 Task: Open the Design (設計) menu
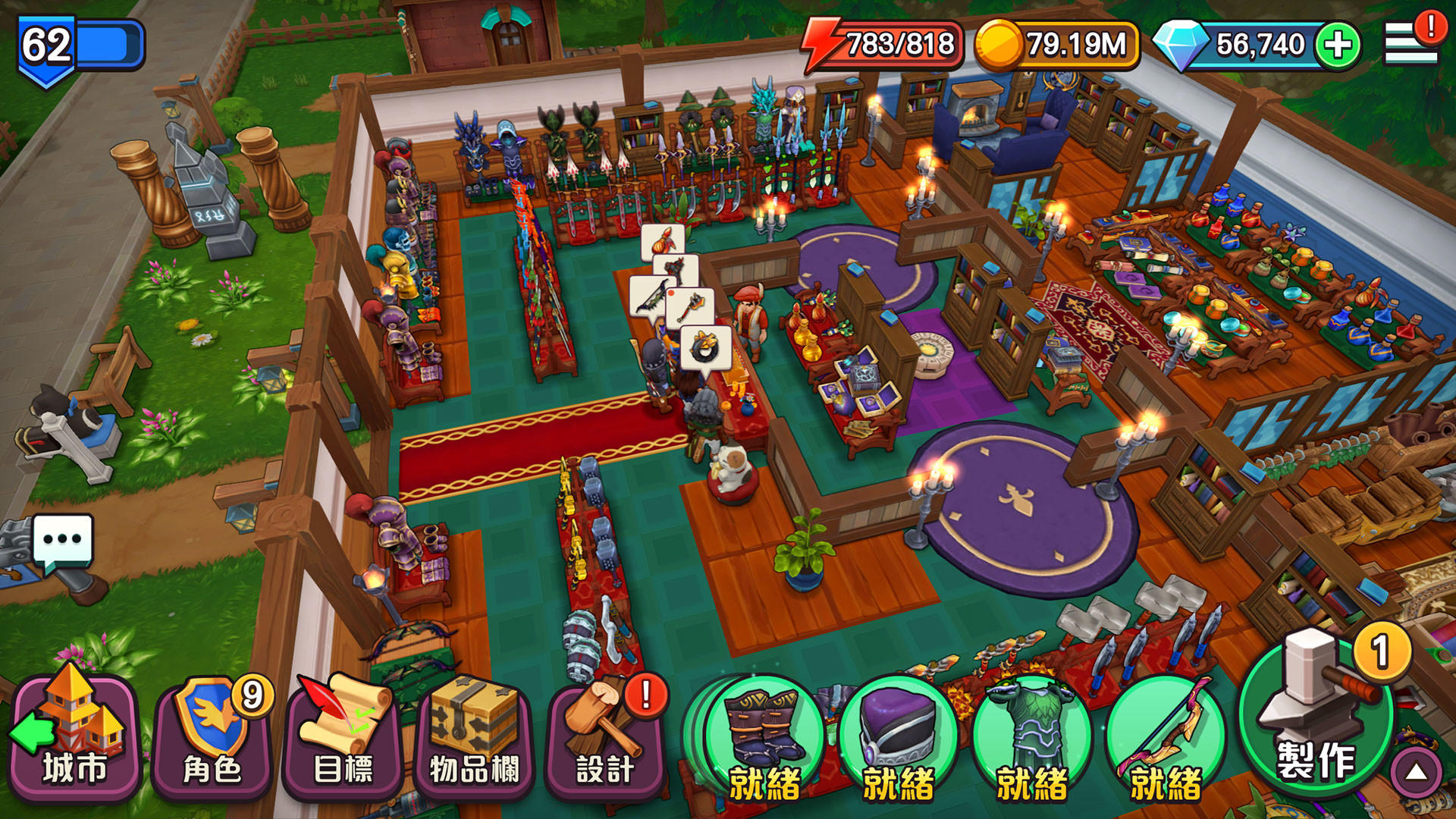[x=605, y=736]
